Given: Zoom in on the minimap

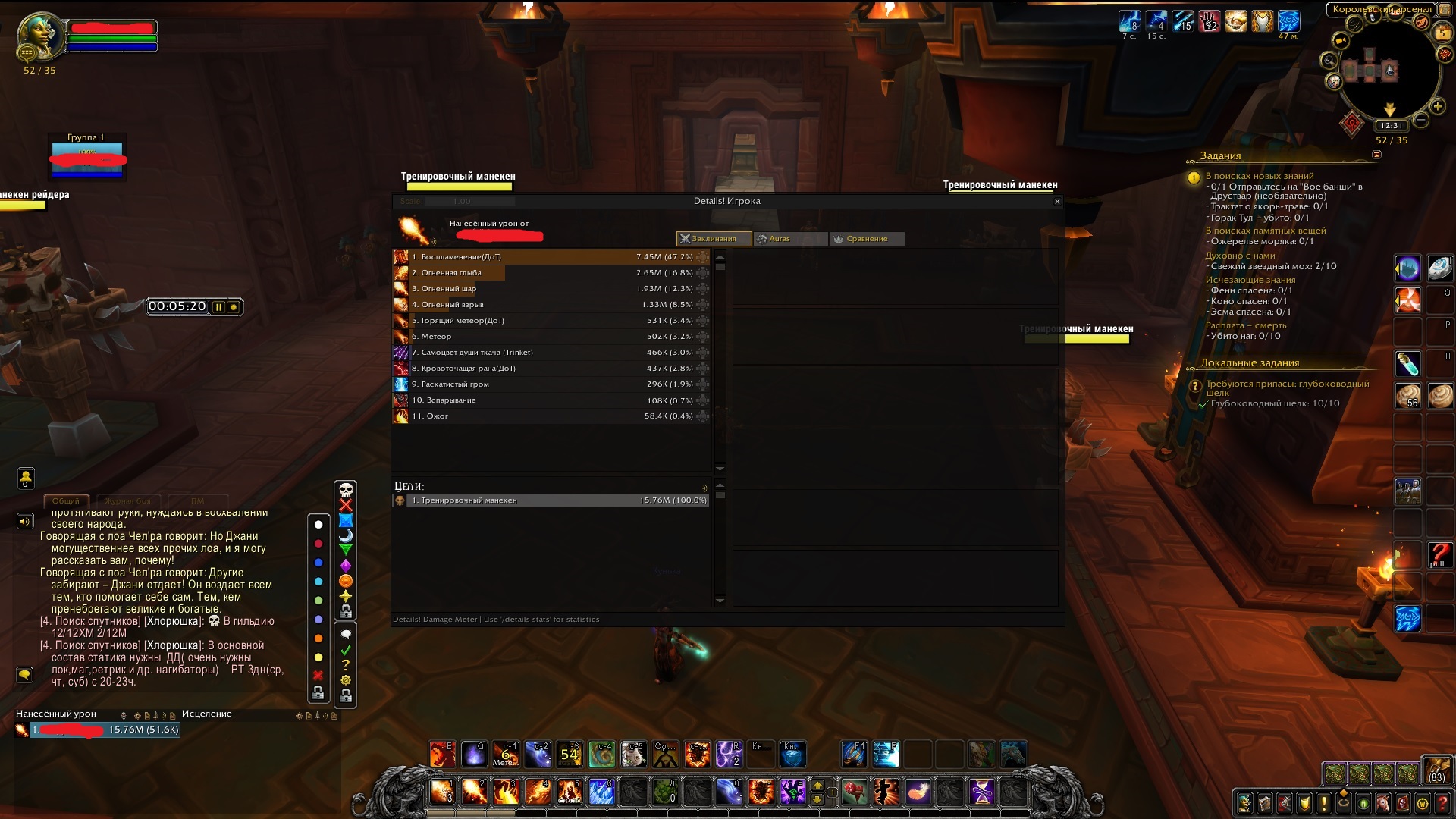Looking at the screenshot, I should pos(1438,107).
